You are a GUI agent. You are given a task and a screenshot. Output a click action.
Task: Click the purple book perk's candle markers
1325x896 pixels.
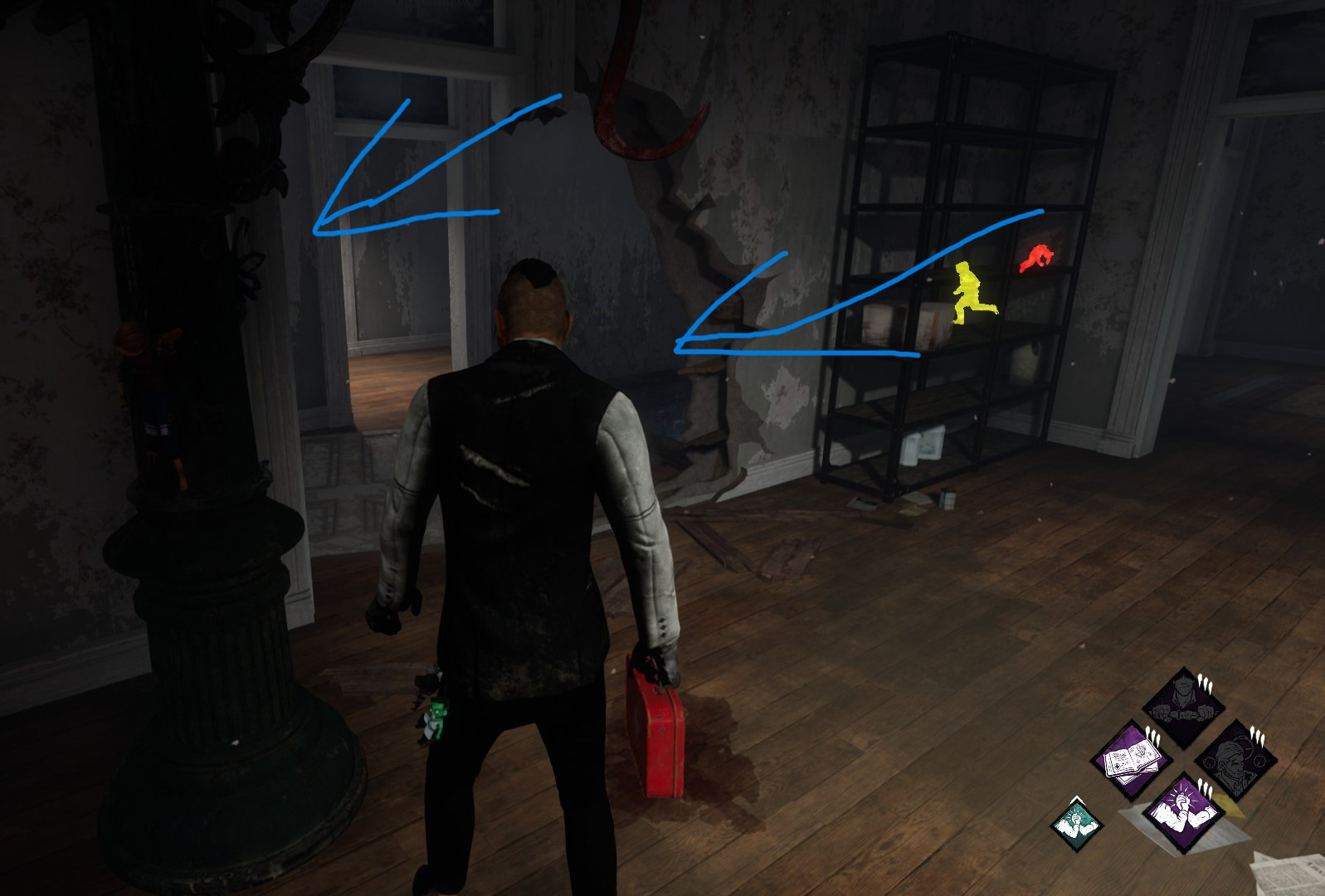(1152, 734)
